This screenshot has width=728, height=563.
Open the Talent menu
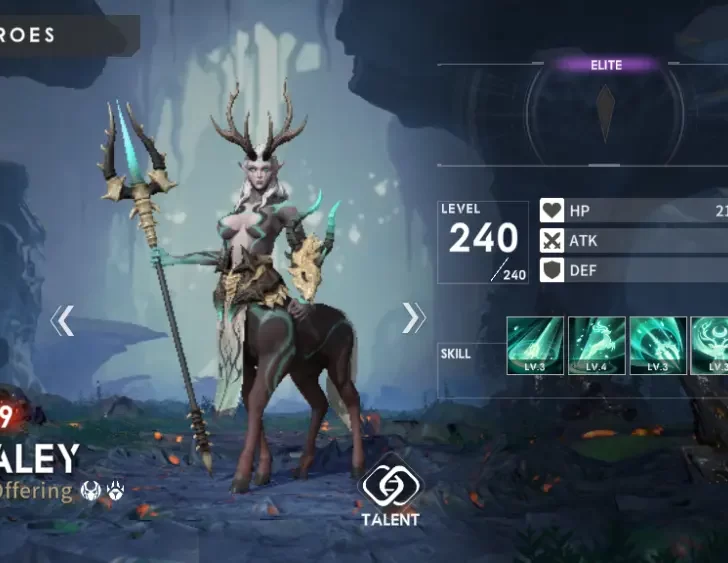[x=390, y=492]
